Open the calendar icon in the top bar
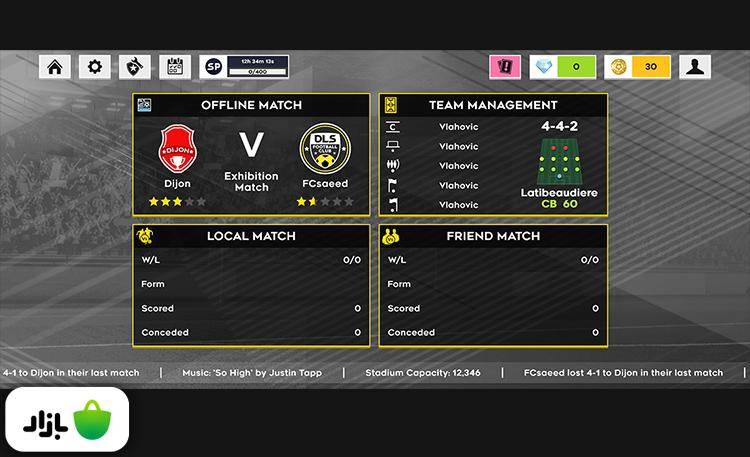This screenshot has width=750, height=457. click(x=174, y=67)
